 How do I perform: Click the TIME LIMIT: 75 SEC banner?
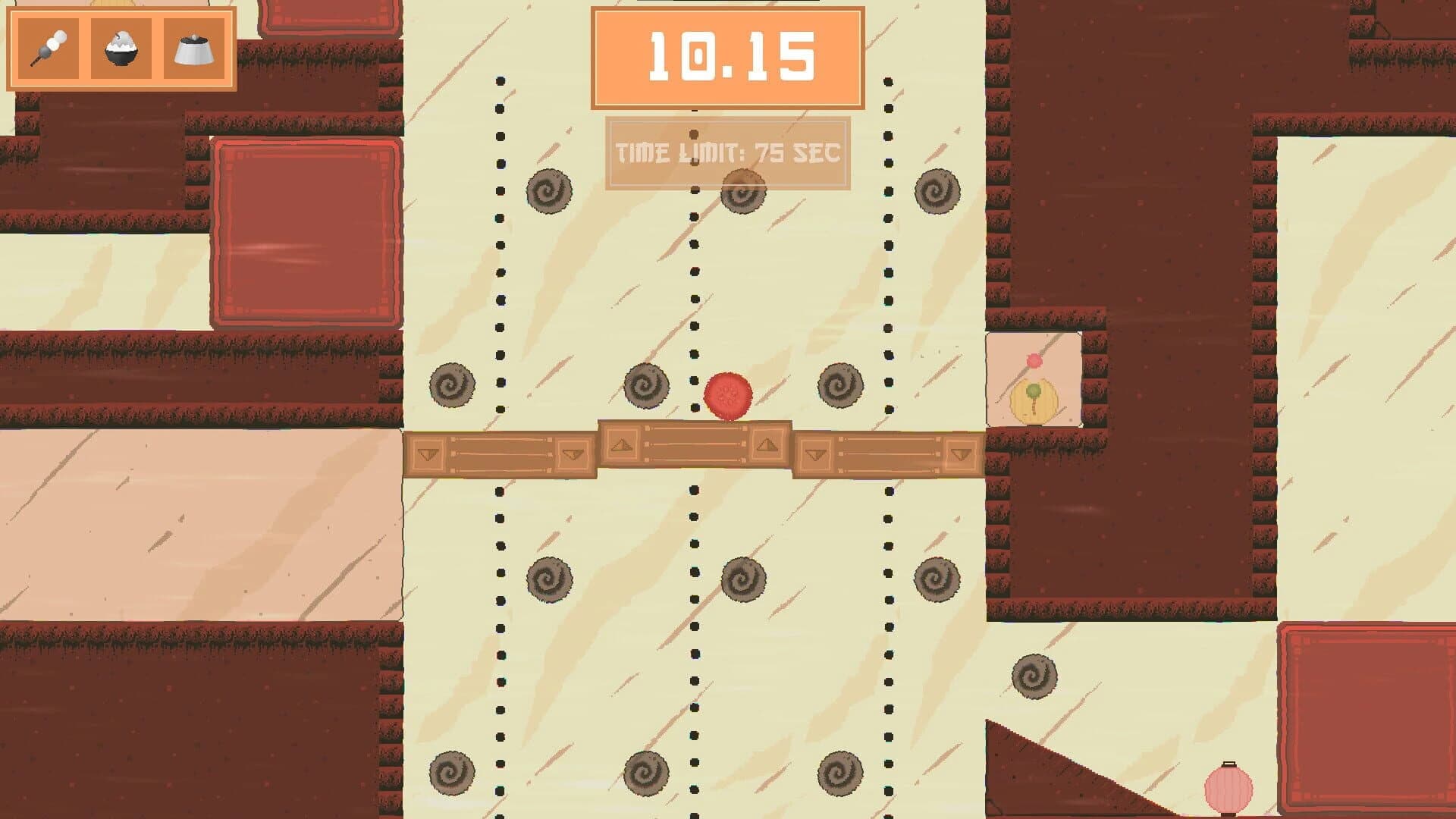[728, 152]
